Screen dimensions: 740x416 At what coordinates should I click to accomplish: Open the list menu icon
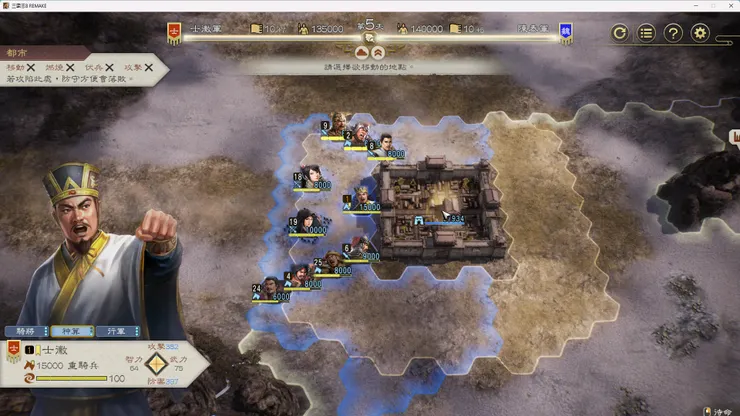tap(647, 33)
